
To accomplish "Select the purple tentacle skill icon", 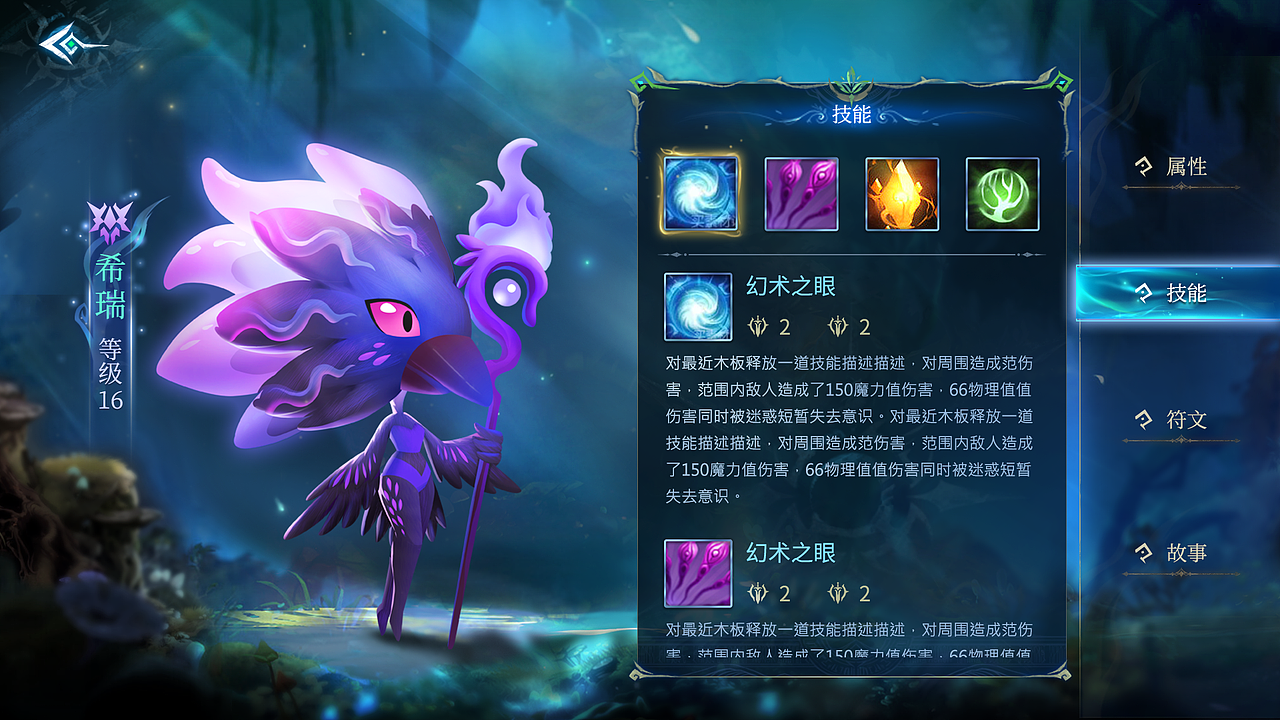I will (801, 194).
